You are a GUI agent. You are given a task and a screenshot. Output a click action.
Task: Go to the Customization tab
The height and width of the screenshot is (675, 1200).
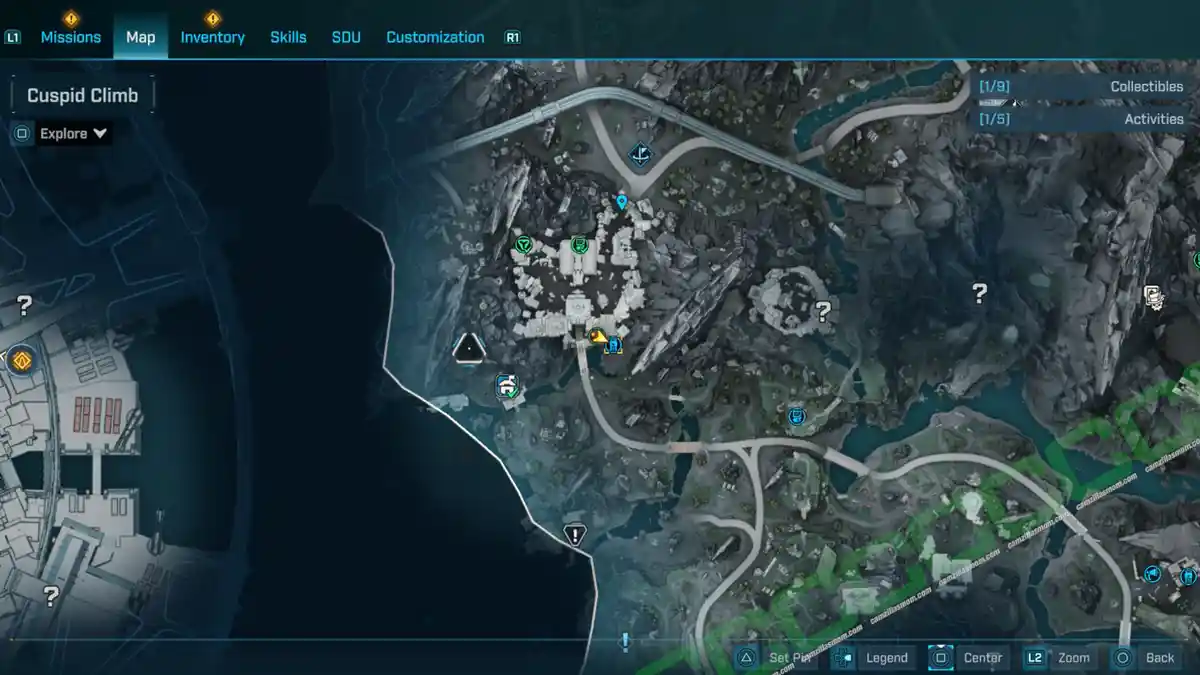point(435,37)
